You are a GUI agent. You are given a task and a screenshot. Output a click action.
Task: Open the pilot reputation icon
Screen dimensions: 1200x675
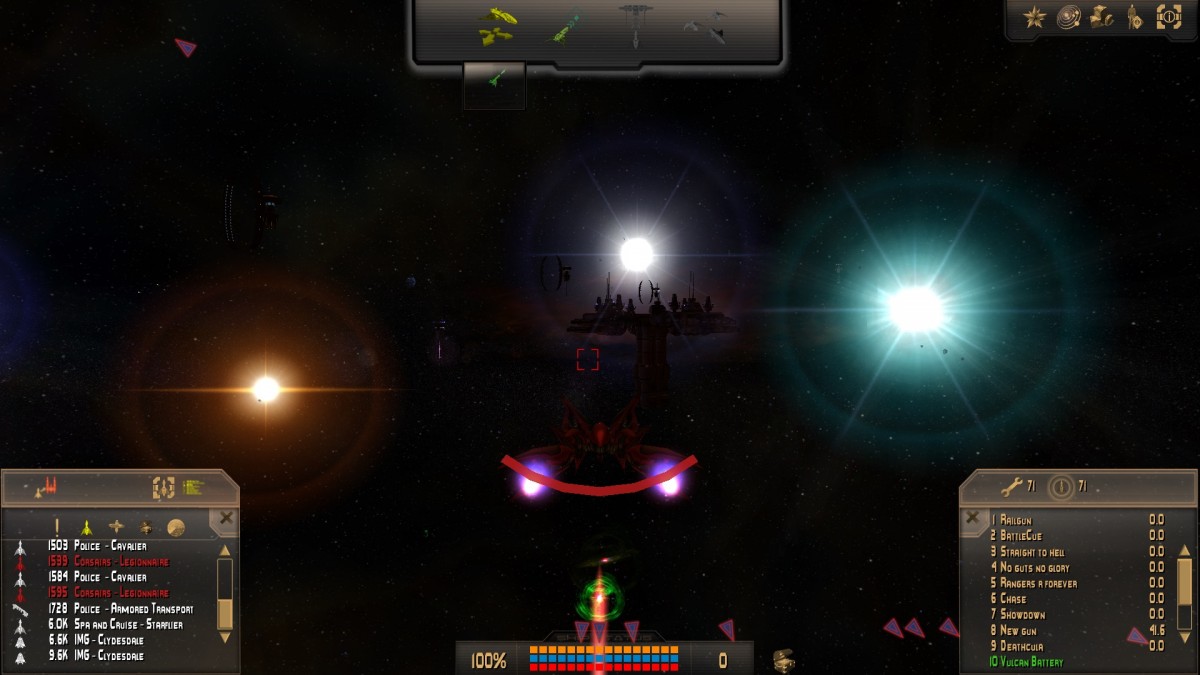click(x=1135, y=17)
